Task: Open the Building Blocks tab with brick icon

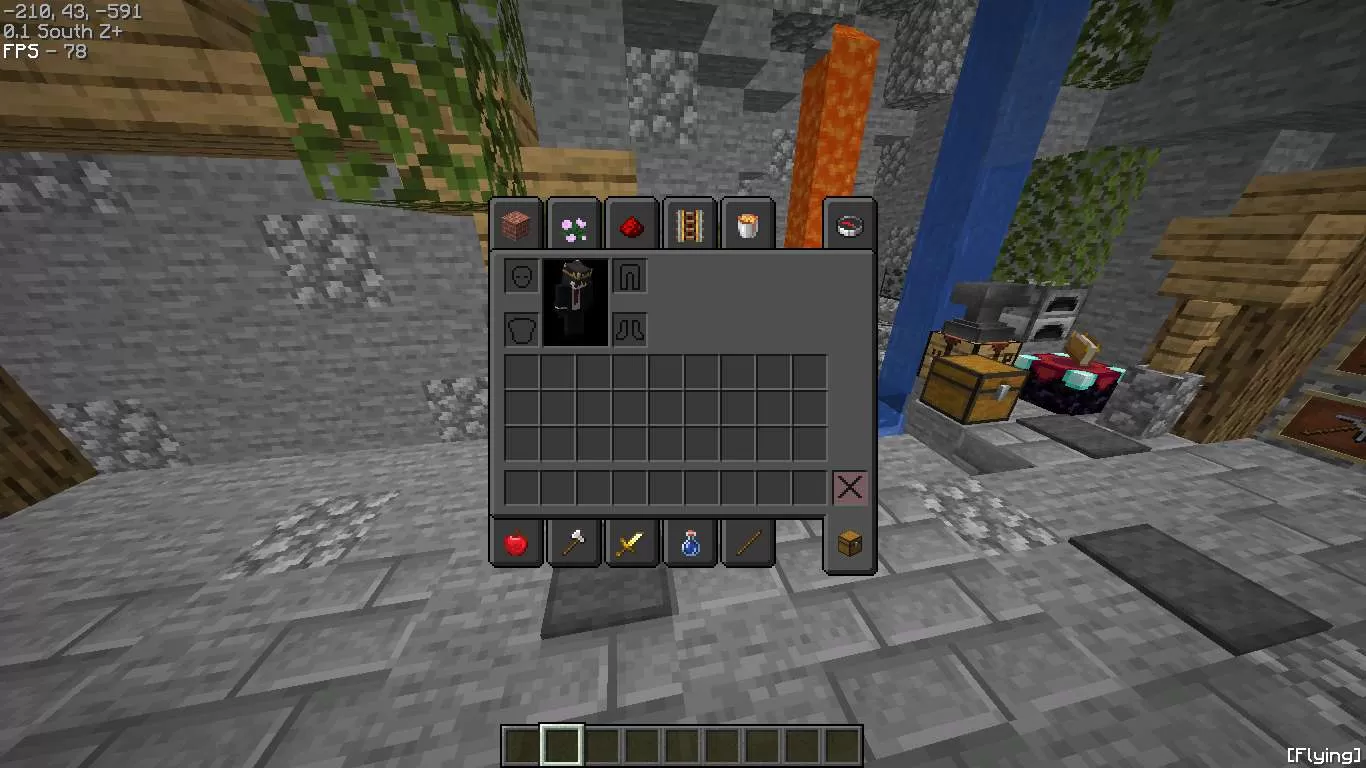Action: [516, 224]
